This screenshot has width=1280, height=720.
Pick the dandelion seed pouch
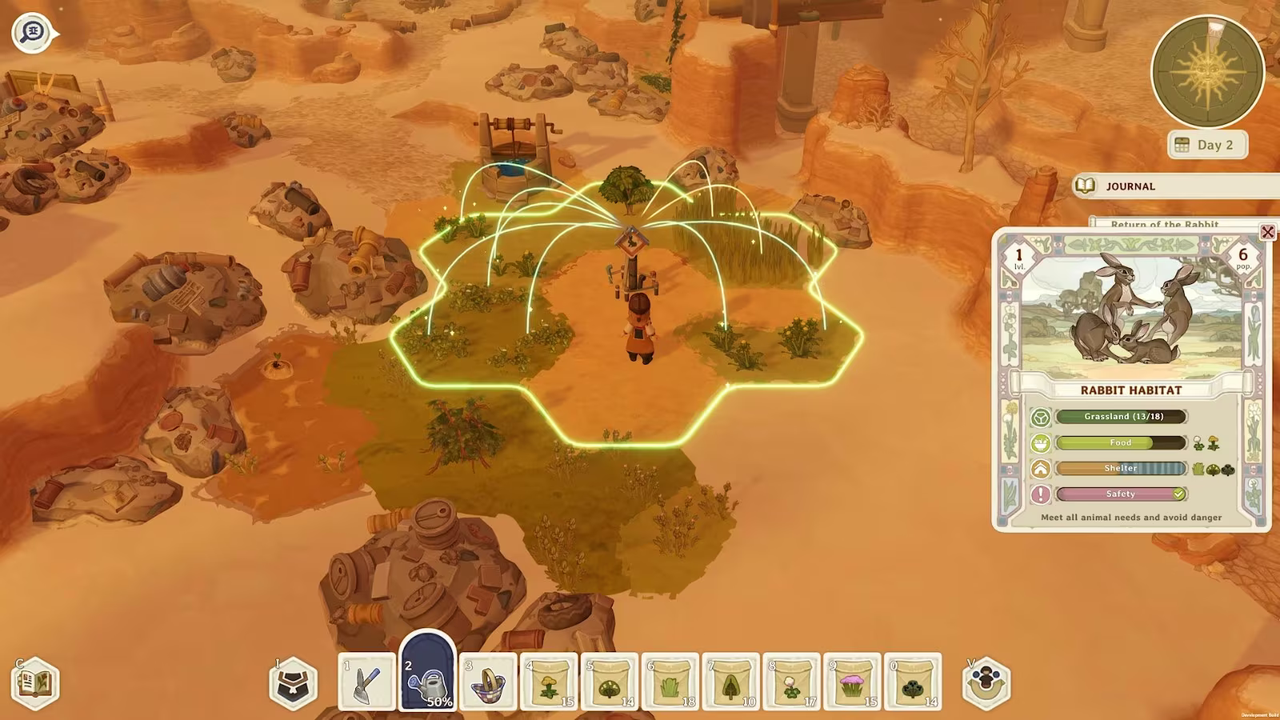(548, 682)
